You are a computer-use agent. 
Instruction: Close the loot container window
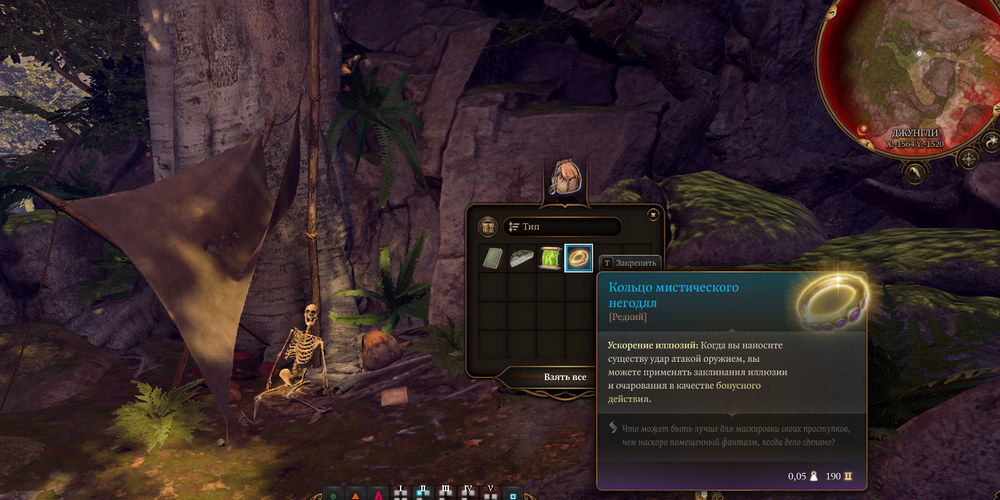[x=653, y=213]
